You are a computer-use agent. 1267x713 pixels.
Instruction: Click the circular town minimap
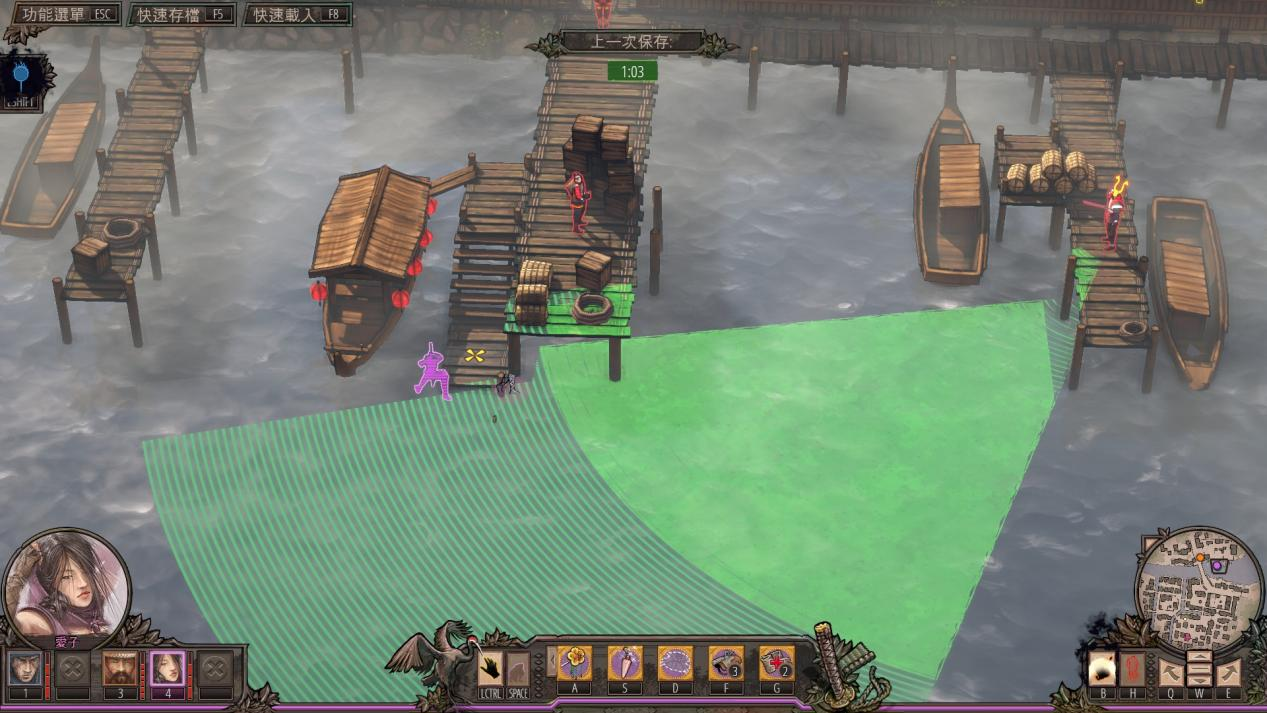click(1199, 590)
